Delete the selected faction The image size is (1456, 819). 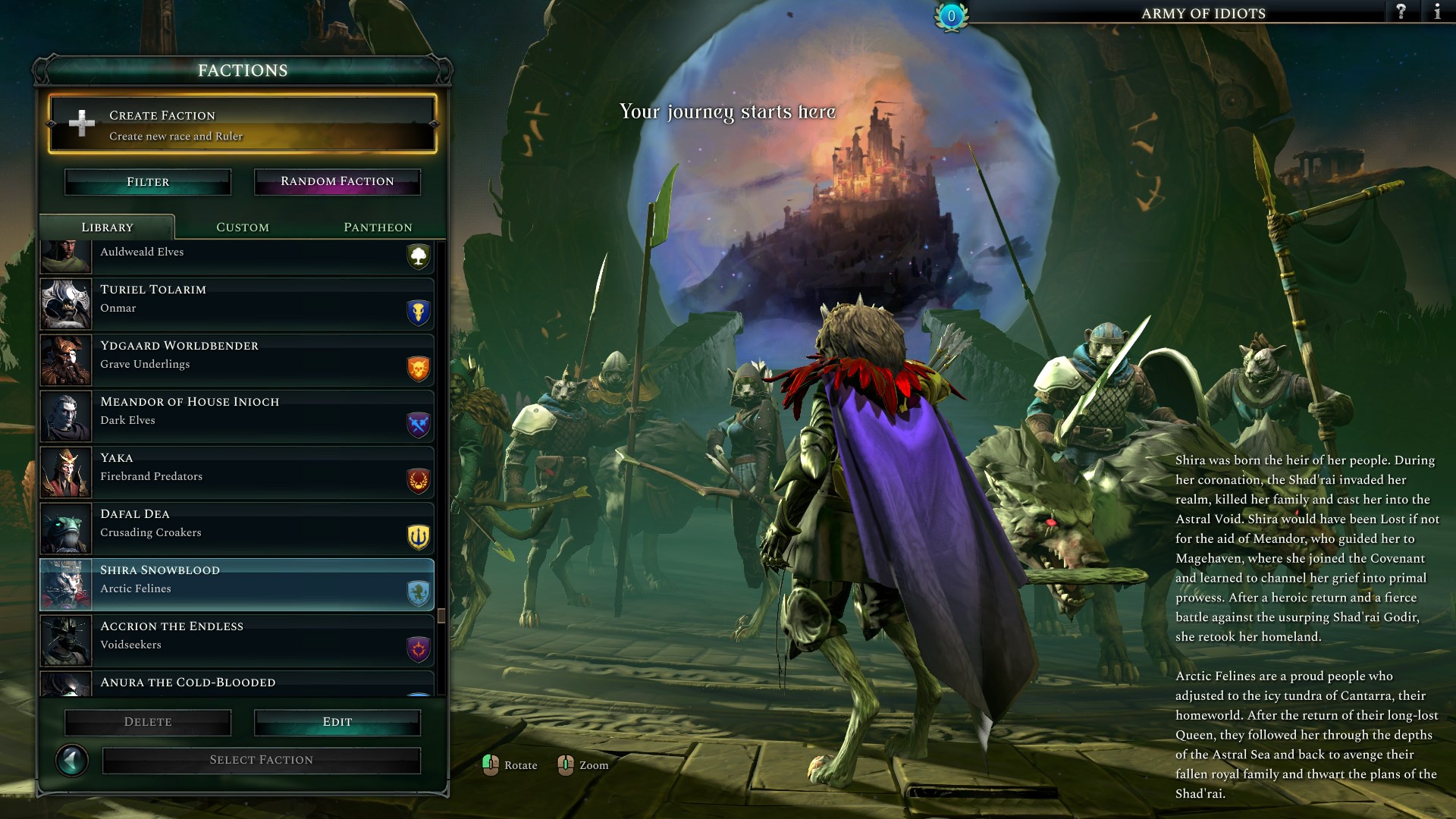(x=148, y=722)
